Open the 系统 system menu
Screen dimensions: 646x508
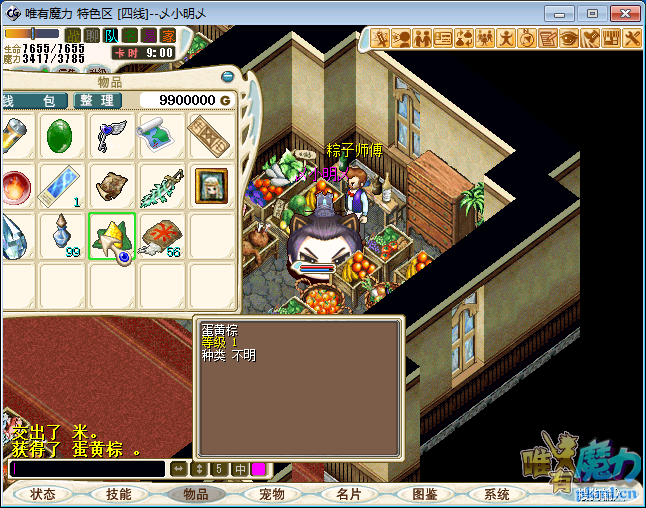[497, 494]
